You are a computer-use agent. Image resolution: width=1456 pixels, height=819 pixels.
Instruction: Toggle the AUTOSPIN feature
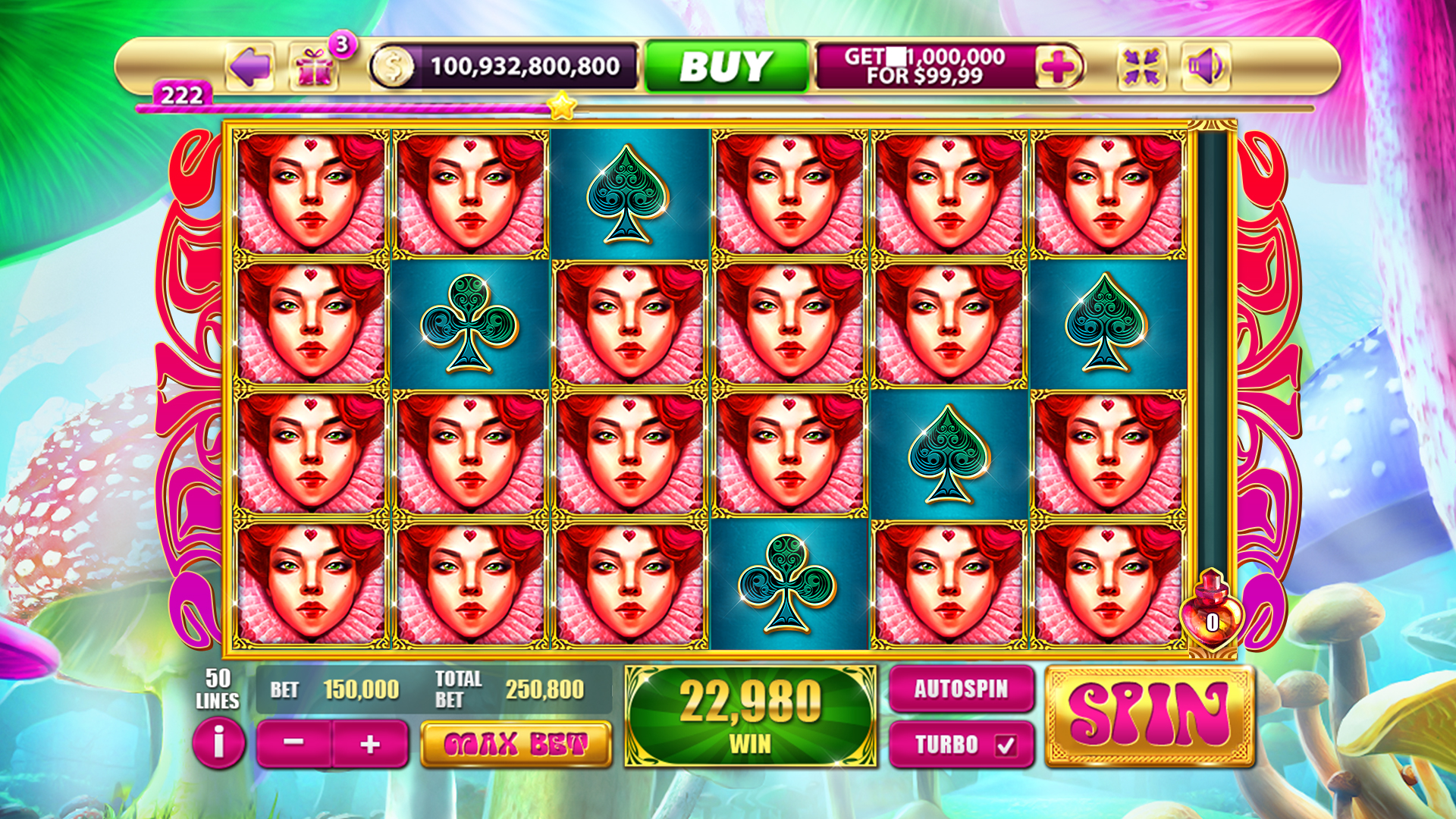tap(961, 690)
